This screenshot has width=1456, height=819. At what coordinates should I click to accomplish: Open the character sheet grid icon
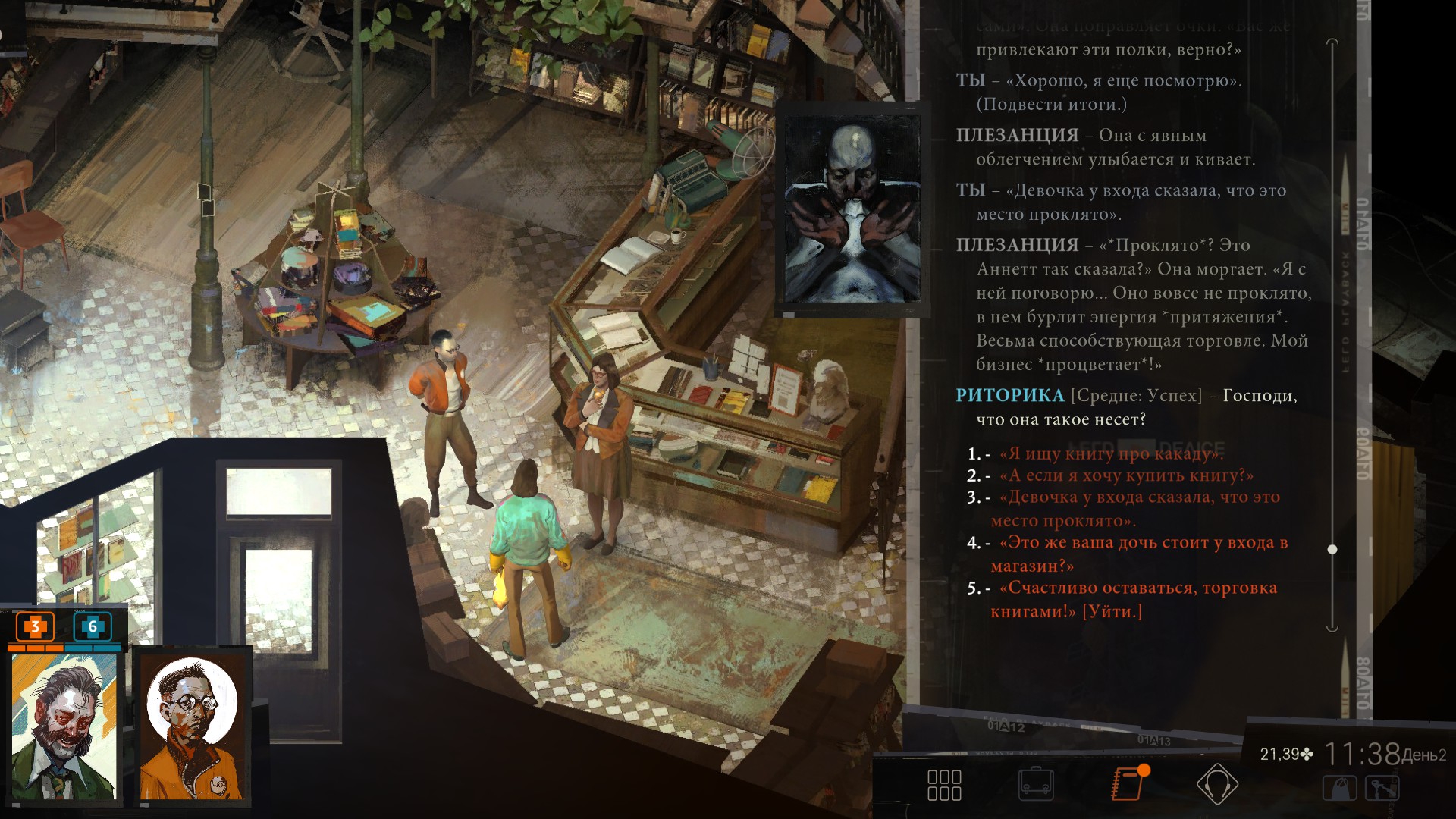point(944,785)
